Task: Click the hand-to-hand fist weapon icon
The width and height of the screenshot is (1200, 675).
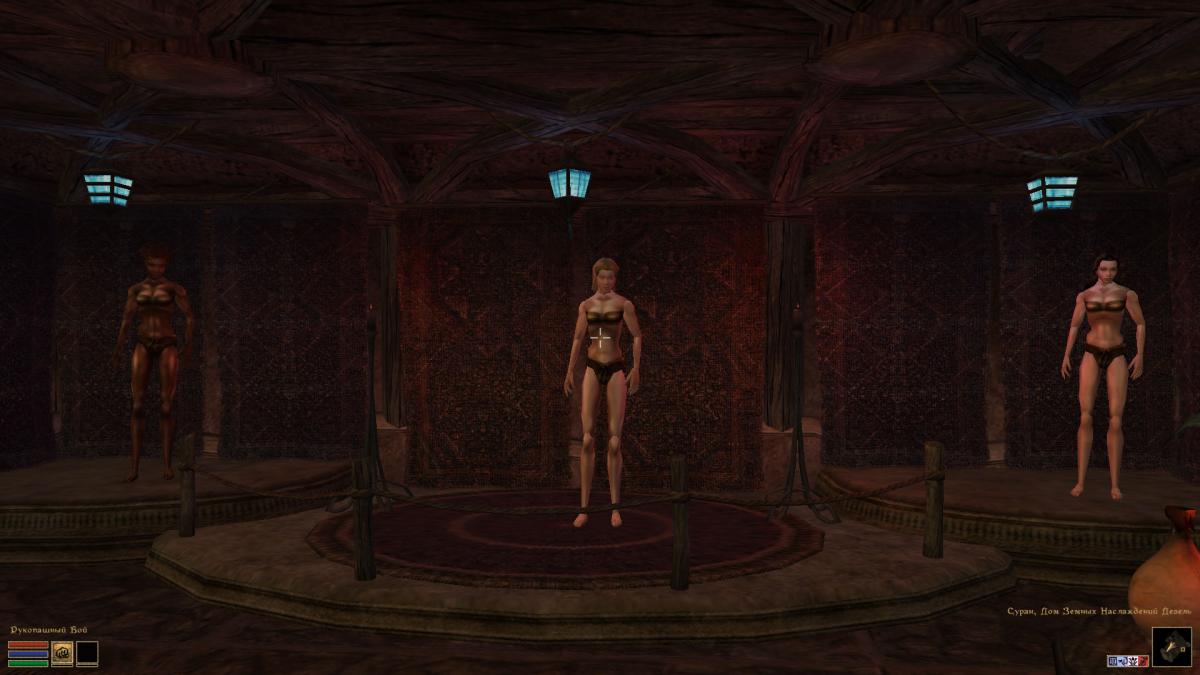Action: click(x=62, y=653)
